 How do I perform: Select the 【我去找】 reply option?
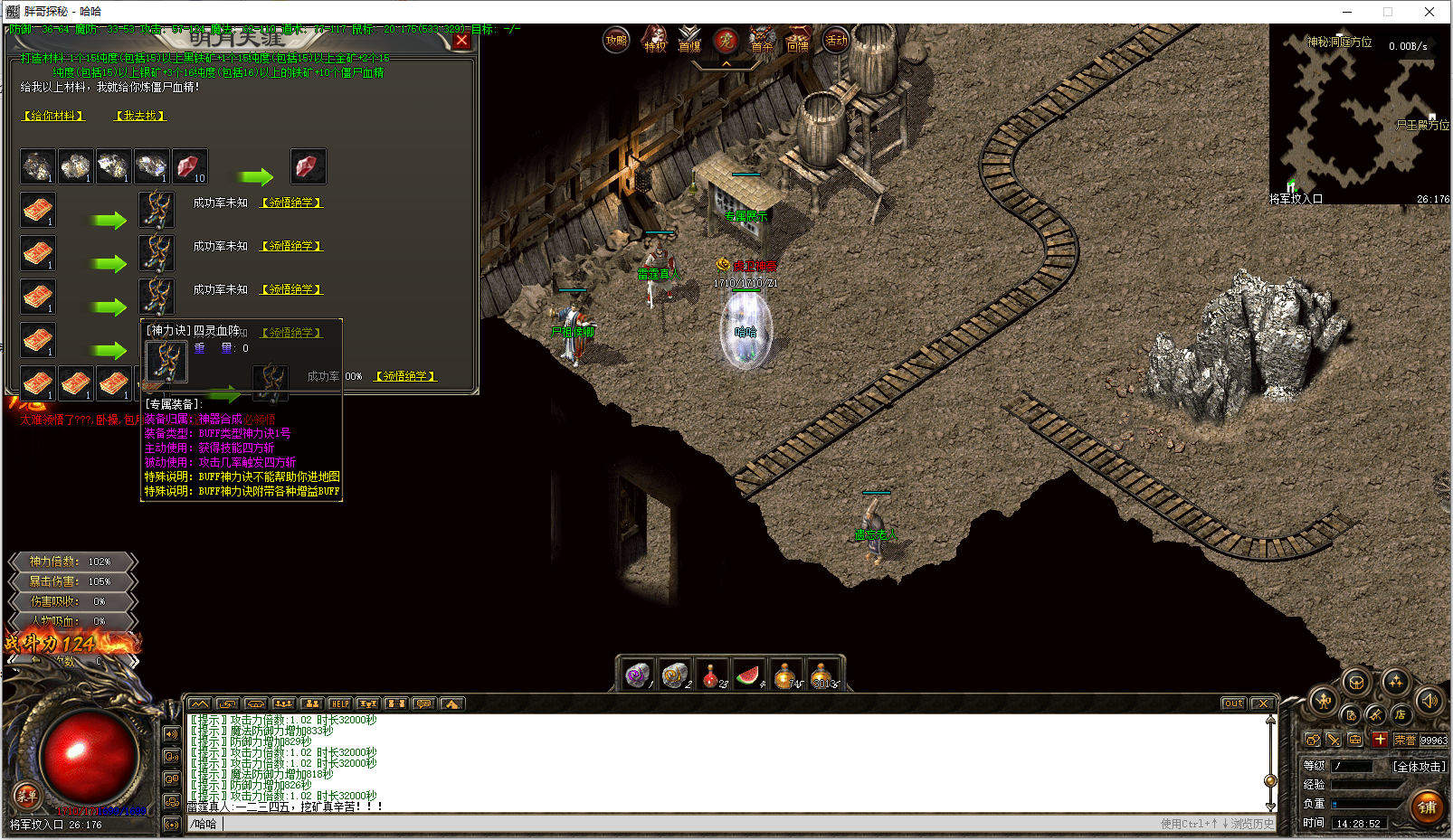[140, 116]
